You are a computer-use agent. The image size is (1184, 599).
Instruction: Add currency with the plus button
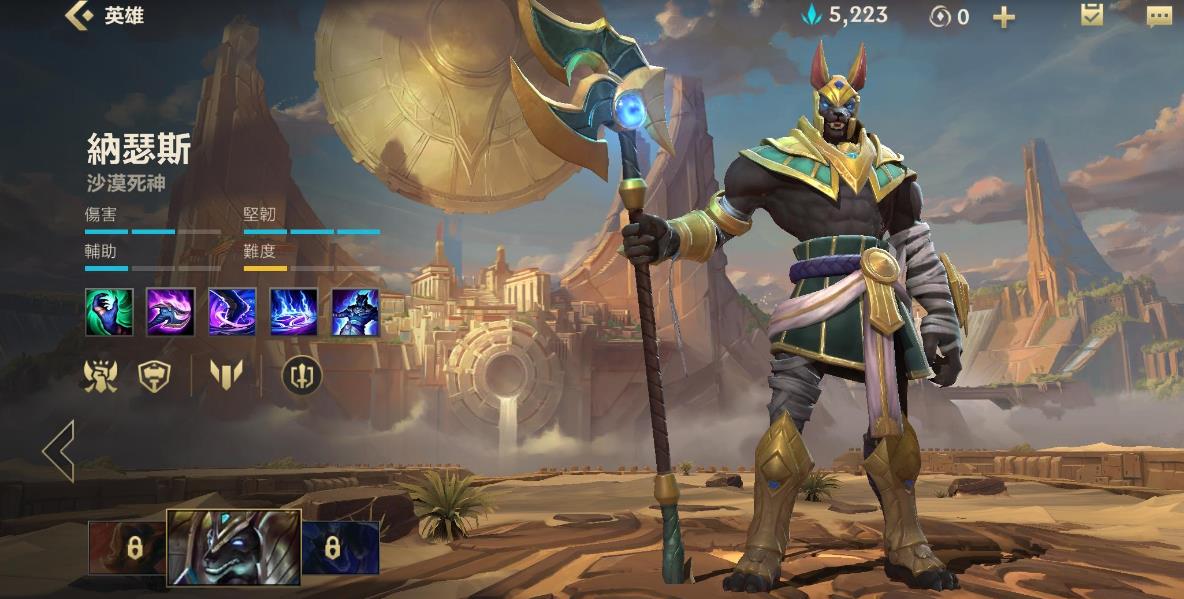point(1003,16)
